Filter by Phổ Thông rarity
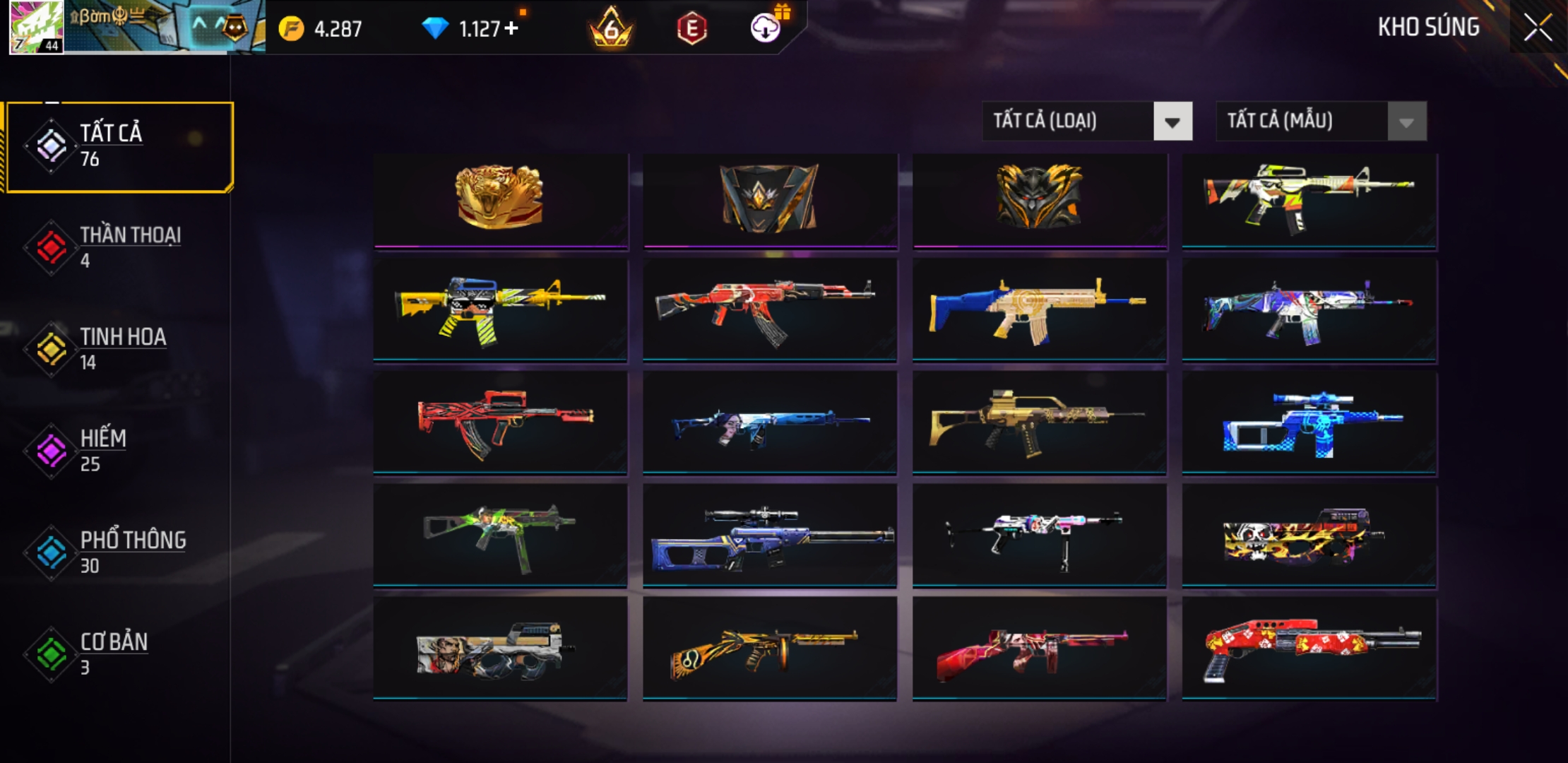The width and height of the screenshot is (1568, 763). click(120, 551)
